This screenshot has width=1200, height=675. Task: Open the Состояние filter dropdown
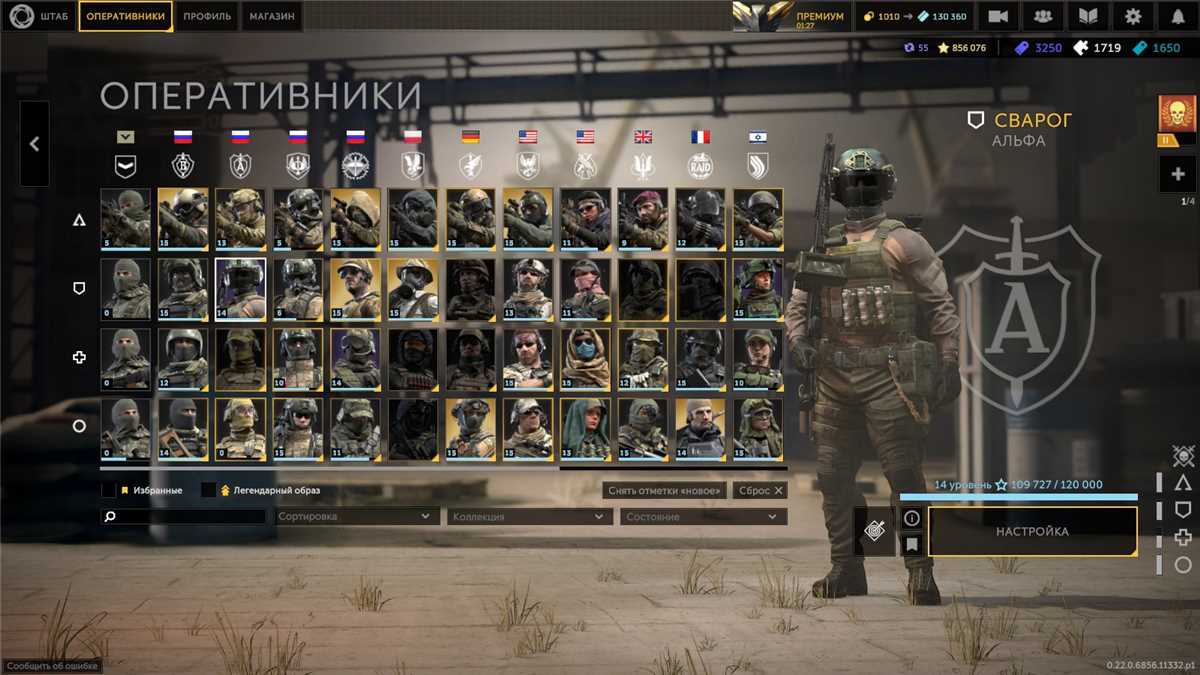tap(703, 517)
